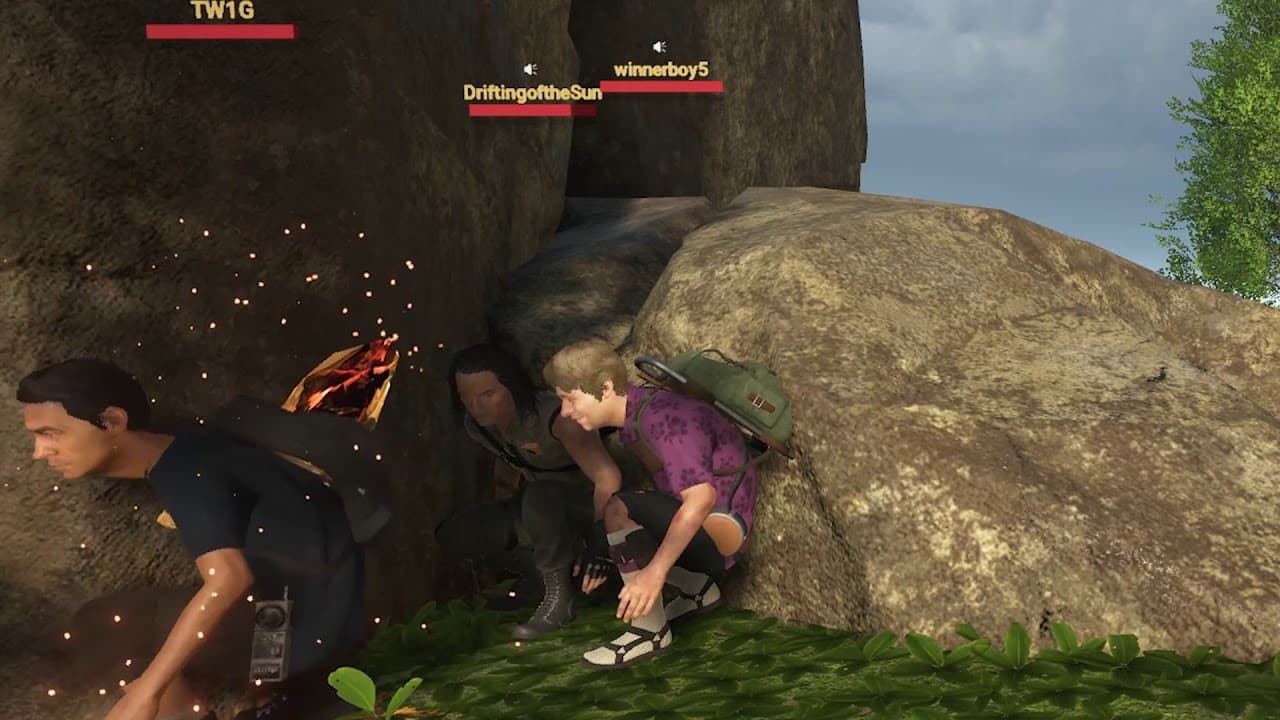
Task: Expand DriftingoftheSun's player details
Action: point(533,90)
